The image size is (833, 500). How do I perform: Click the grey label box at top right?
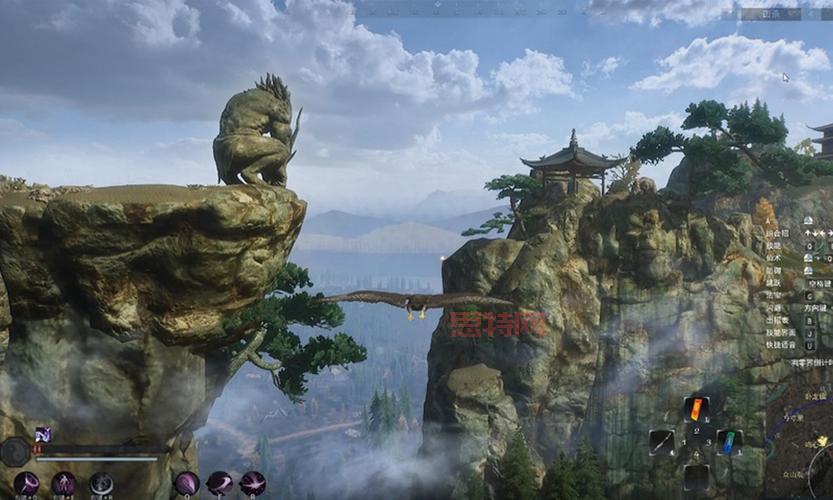768,15
